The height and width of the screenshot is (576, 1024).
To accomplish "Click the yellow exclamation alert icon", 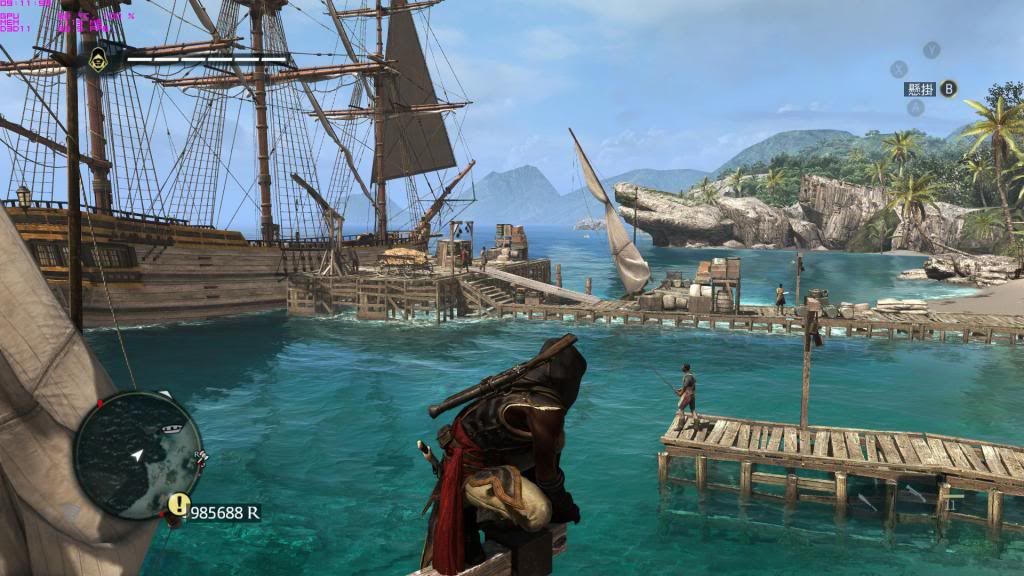I will tap(178, 504).
